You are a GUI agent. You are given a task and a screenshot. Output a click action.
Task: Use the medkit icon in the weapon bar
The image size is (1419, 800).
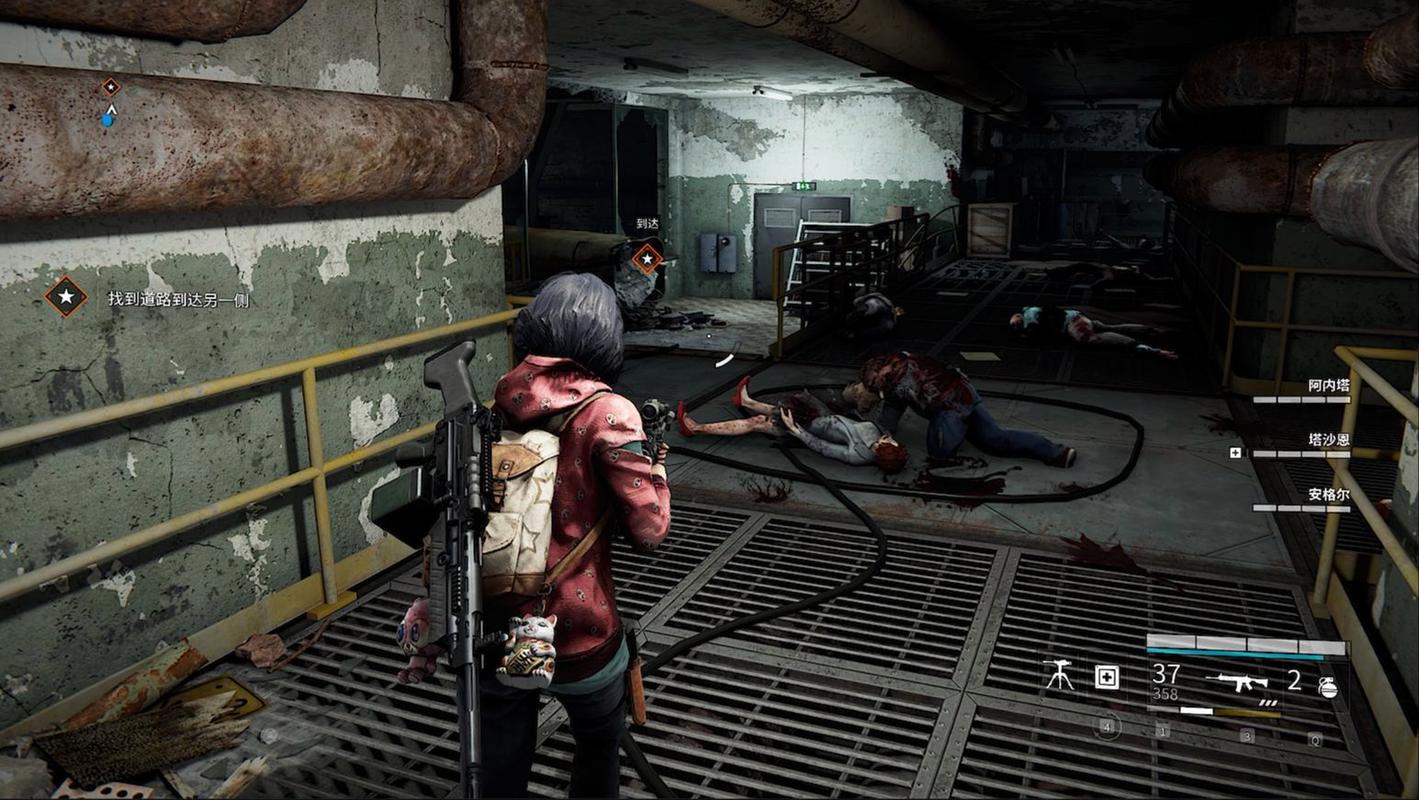[x=1107, y=678]
